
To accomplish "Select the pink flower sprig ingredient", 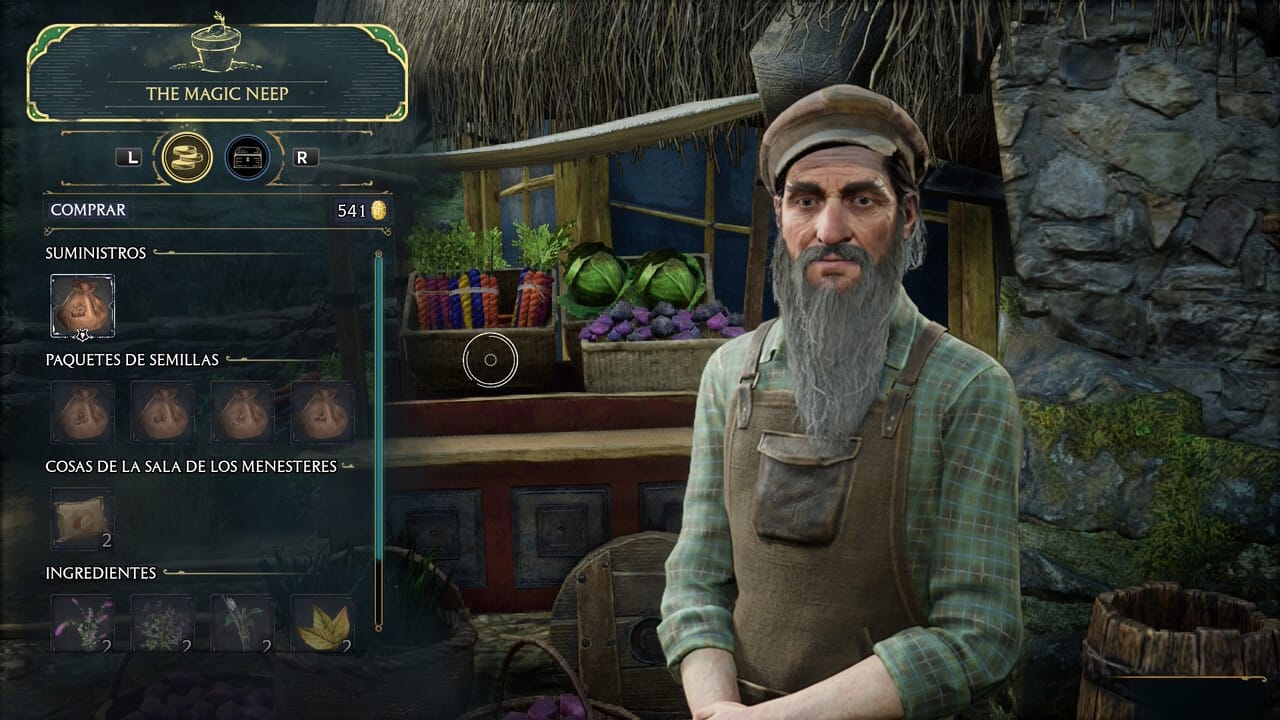I will point(82,624).
